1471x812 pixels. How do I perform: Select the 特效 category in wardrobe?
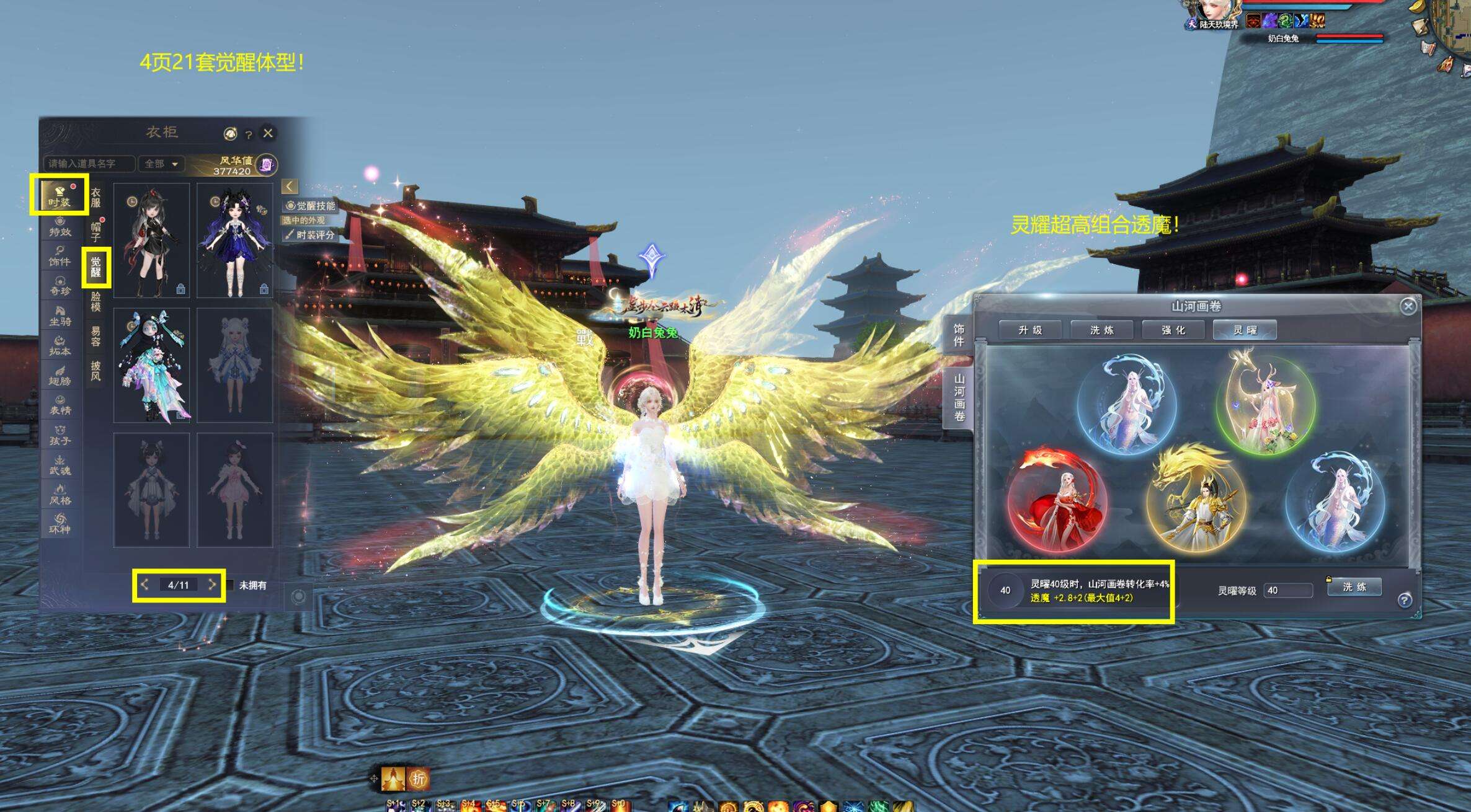tap(60, 227)
